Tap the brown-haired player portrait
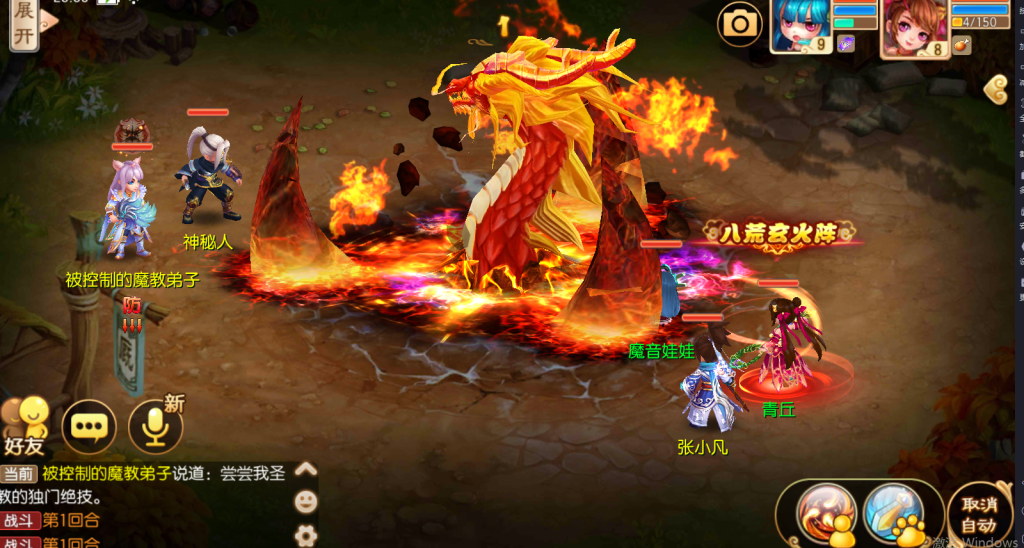 pyautogui.click(x=913, y=27)
